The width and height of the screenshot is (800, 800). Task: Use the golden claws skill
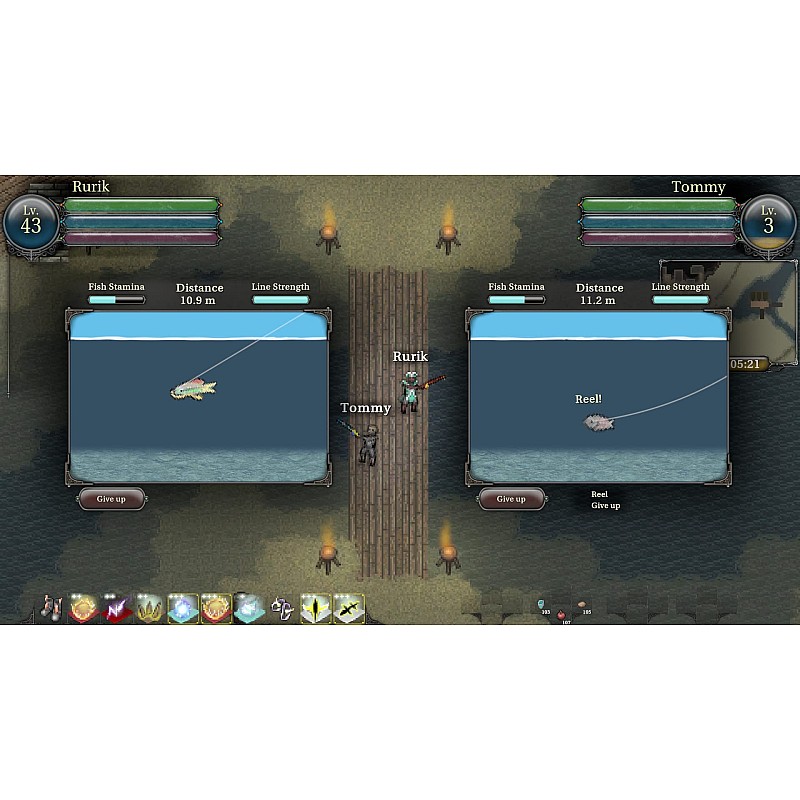[x=150, y=608]
